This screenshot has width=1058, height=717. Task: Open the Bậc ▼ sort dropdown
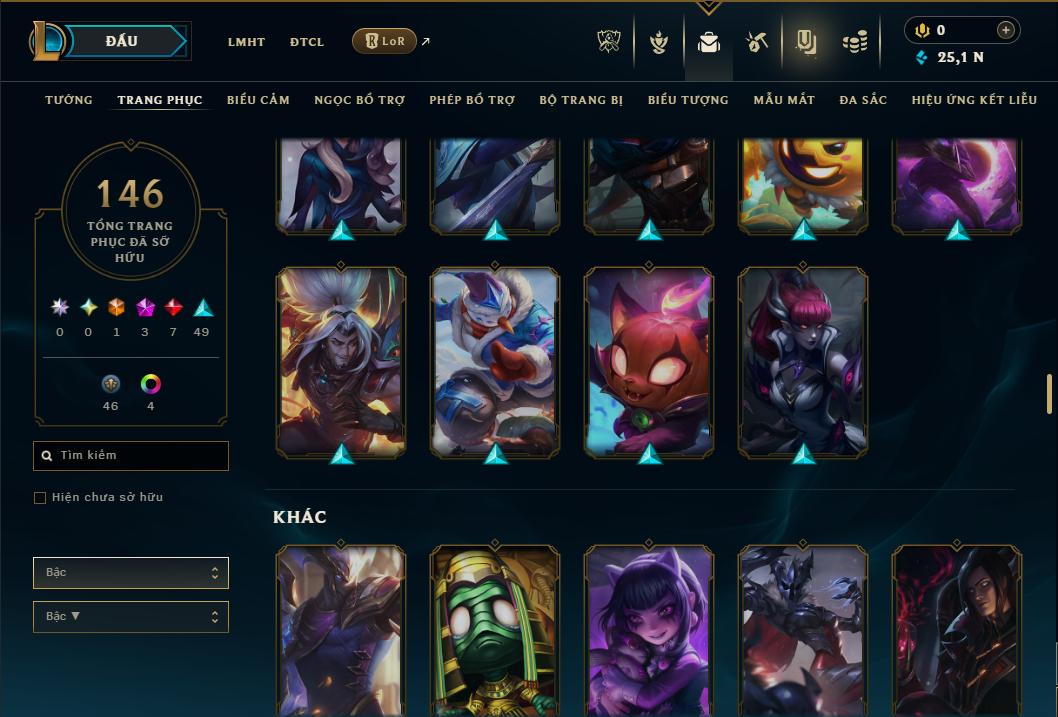[131, 617]
